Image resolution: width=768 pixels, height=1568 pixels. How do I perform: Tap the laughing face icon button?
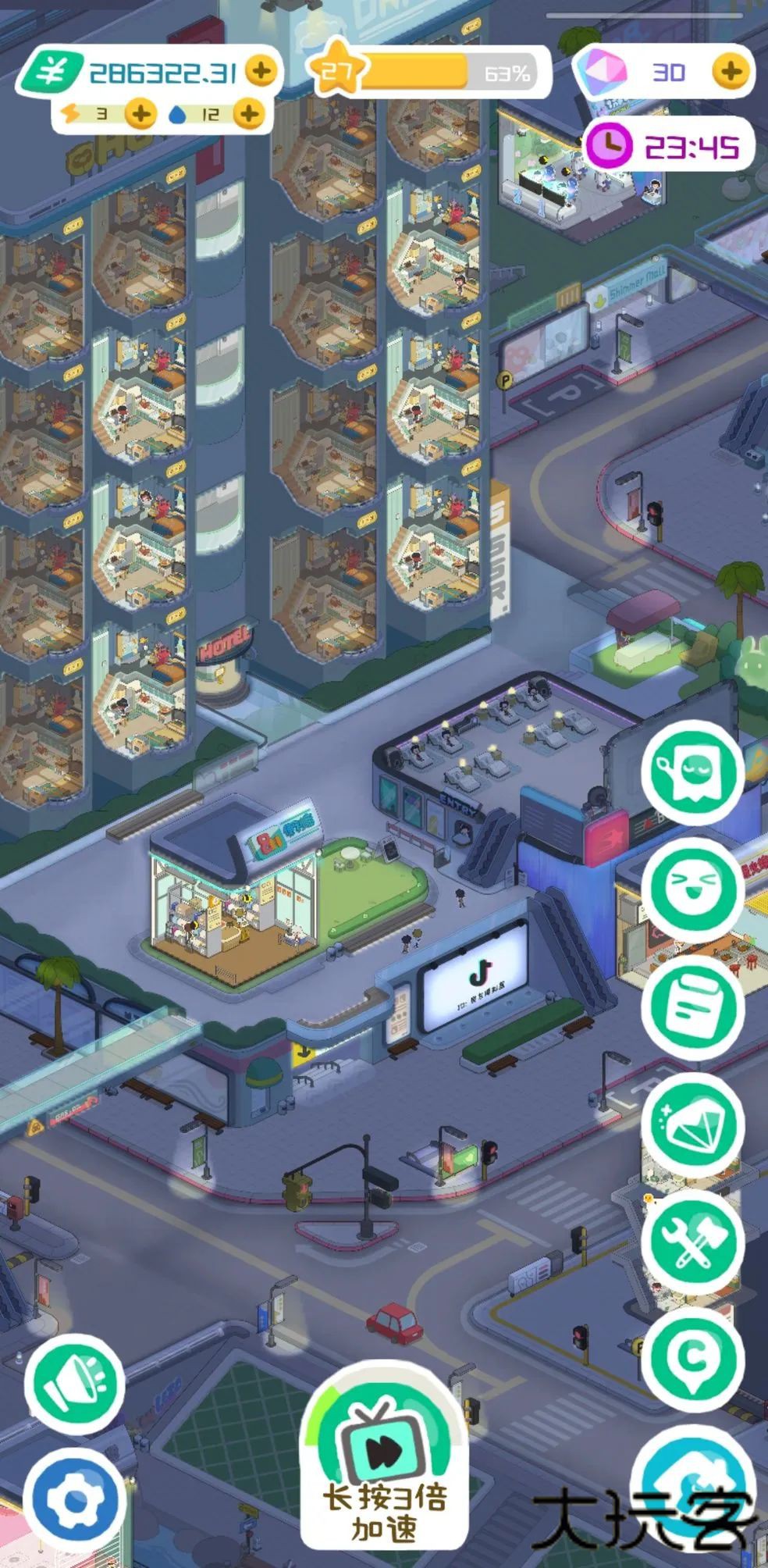[x=692, y=888]
